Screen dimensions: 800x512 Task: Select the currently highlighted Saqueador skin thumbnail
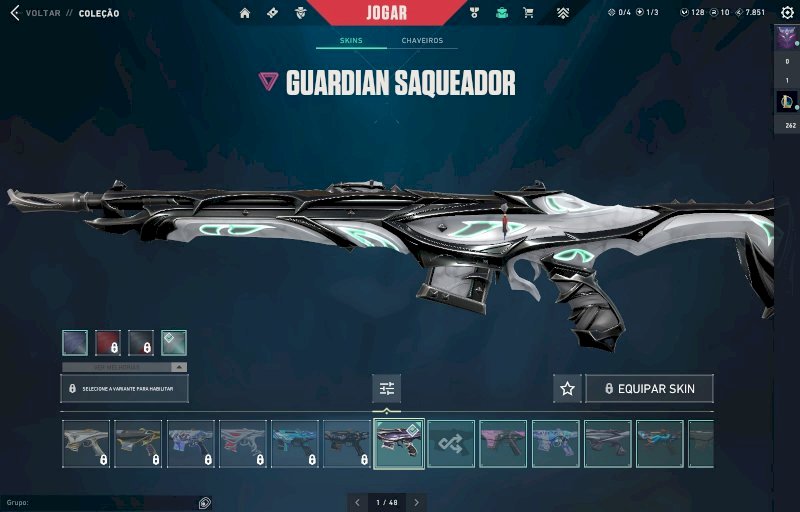click(398, 444)
